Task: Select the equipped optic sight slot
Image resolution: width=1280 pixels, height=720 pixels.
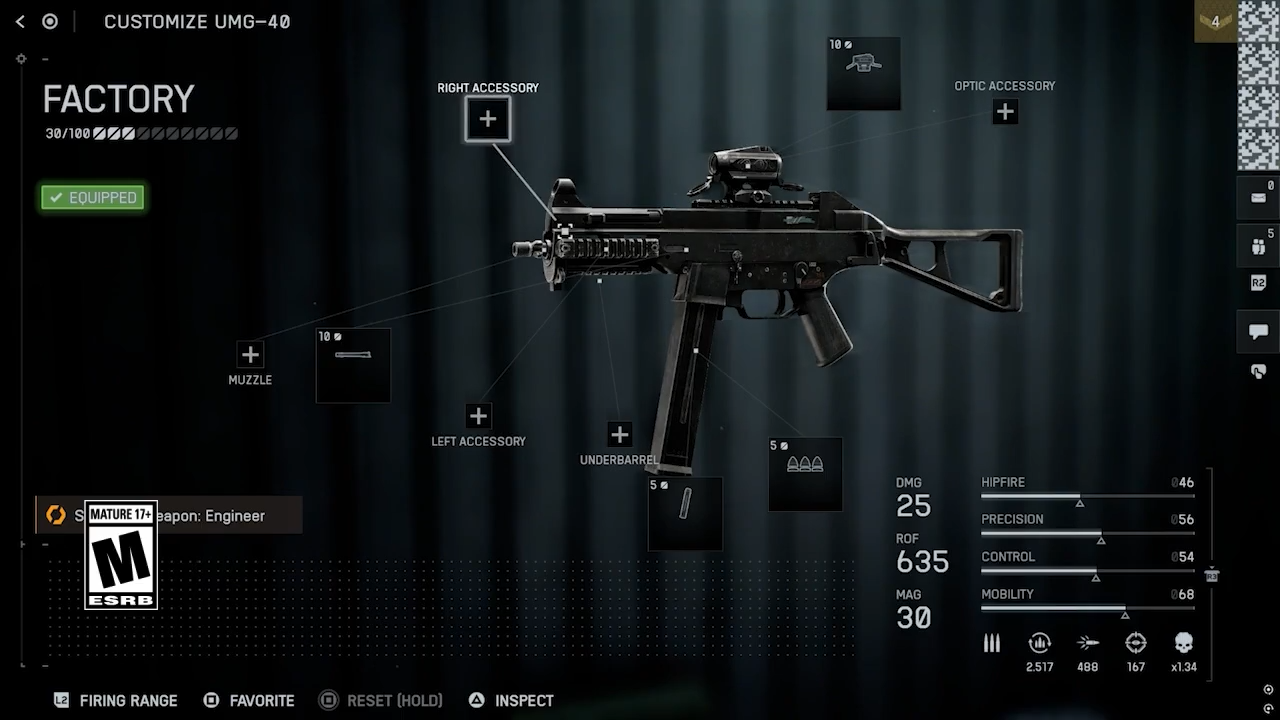Action: [863, 73]
